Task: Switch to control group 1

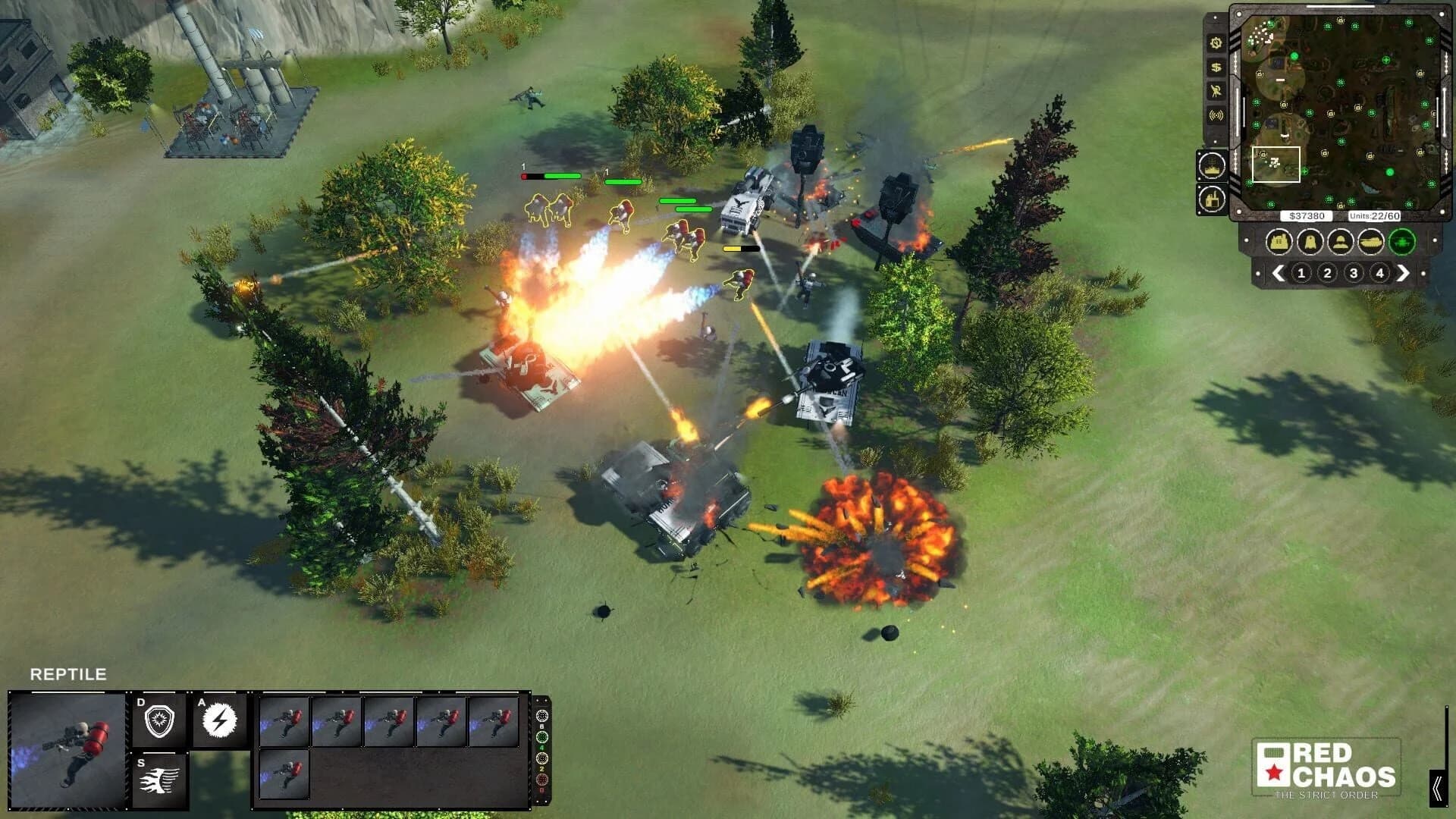Action: point(1301,273)
